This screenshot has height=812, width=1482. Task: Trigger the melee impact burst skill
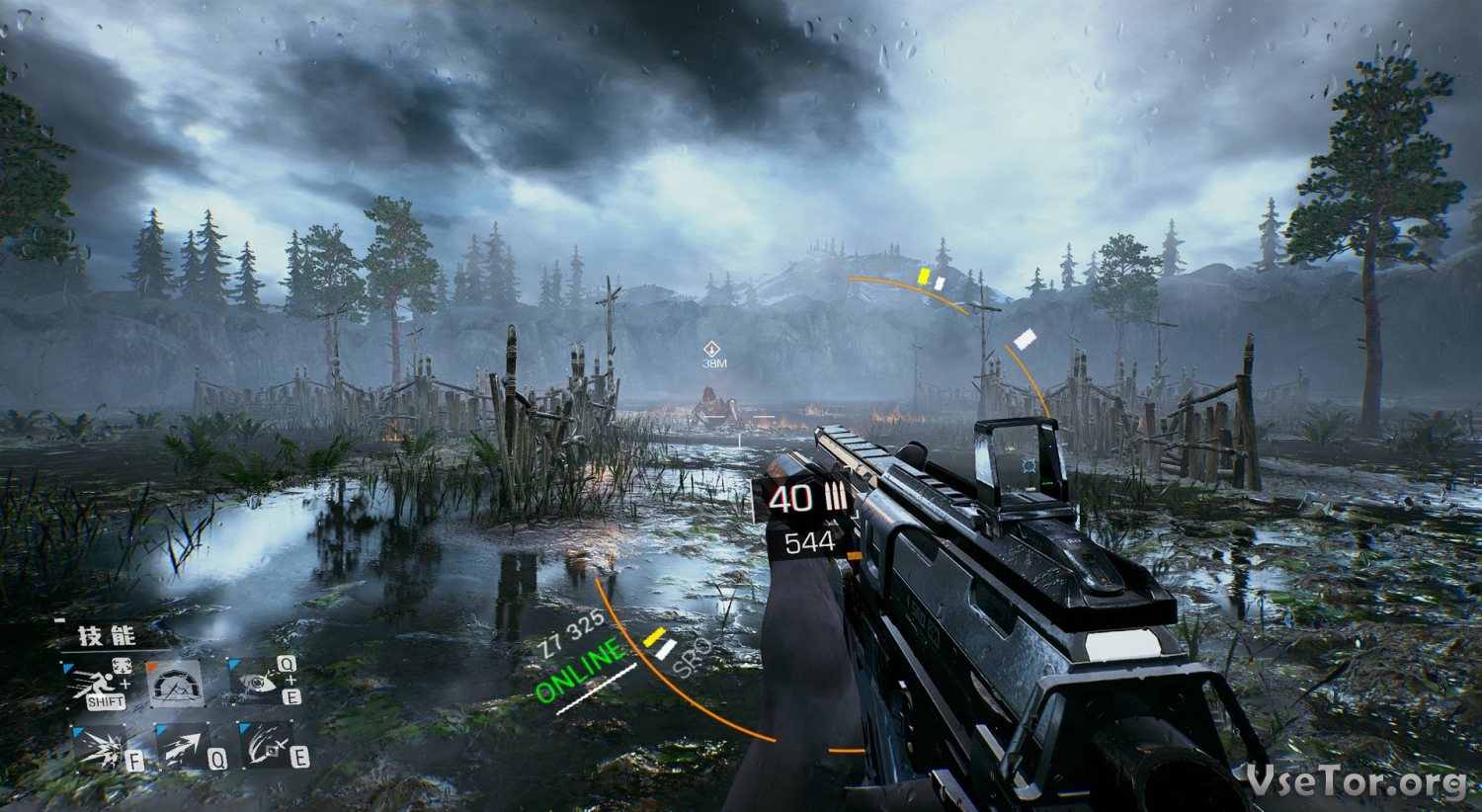click(100, 748)
